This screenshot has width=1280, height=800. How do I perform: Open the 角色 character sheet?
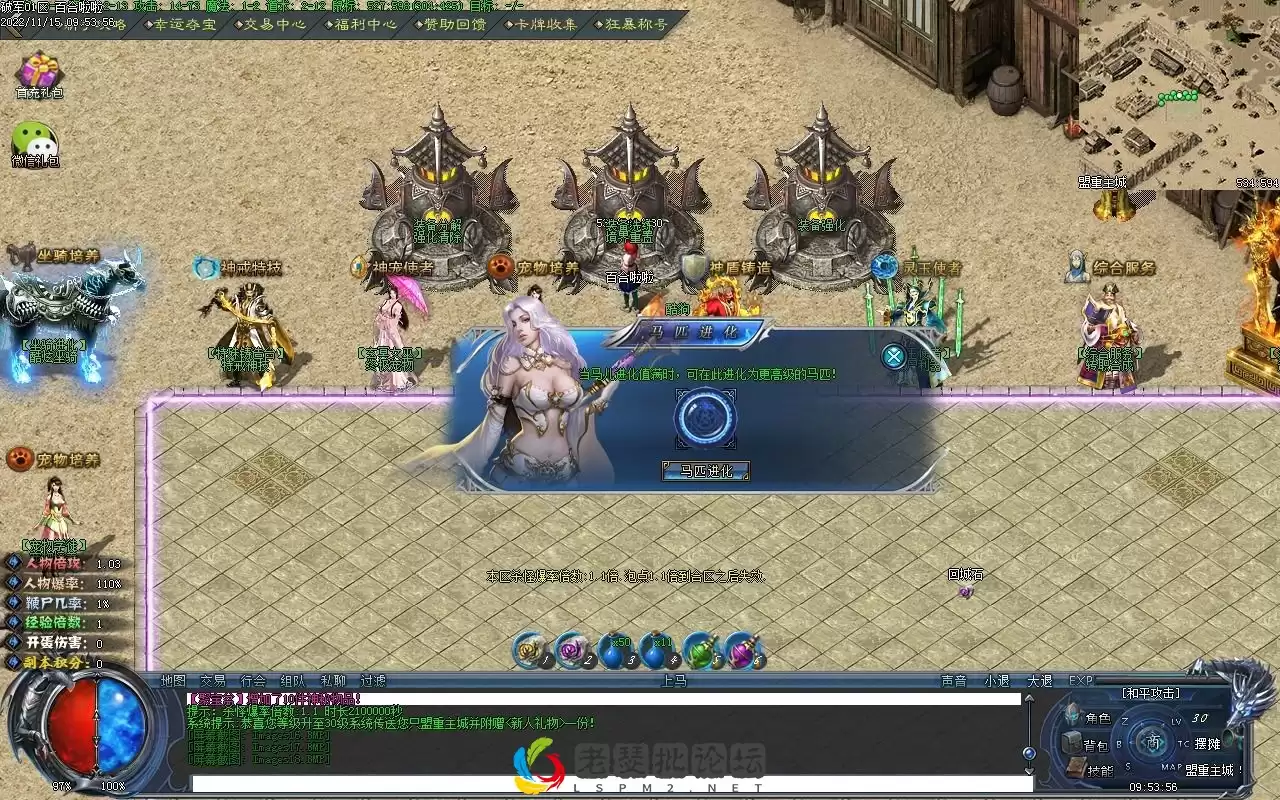[x=1088, y=718]
